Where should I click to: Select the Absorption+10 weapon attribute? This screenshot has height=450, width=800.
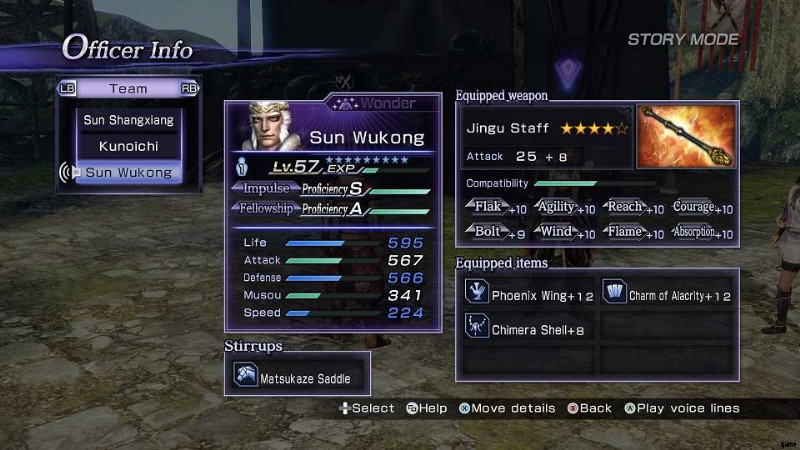701,233
